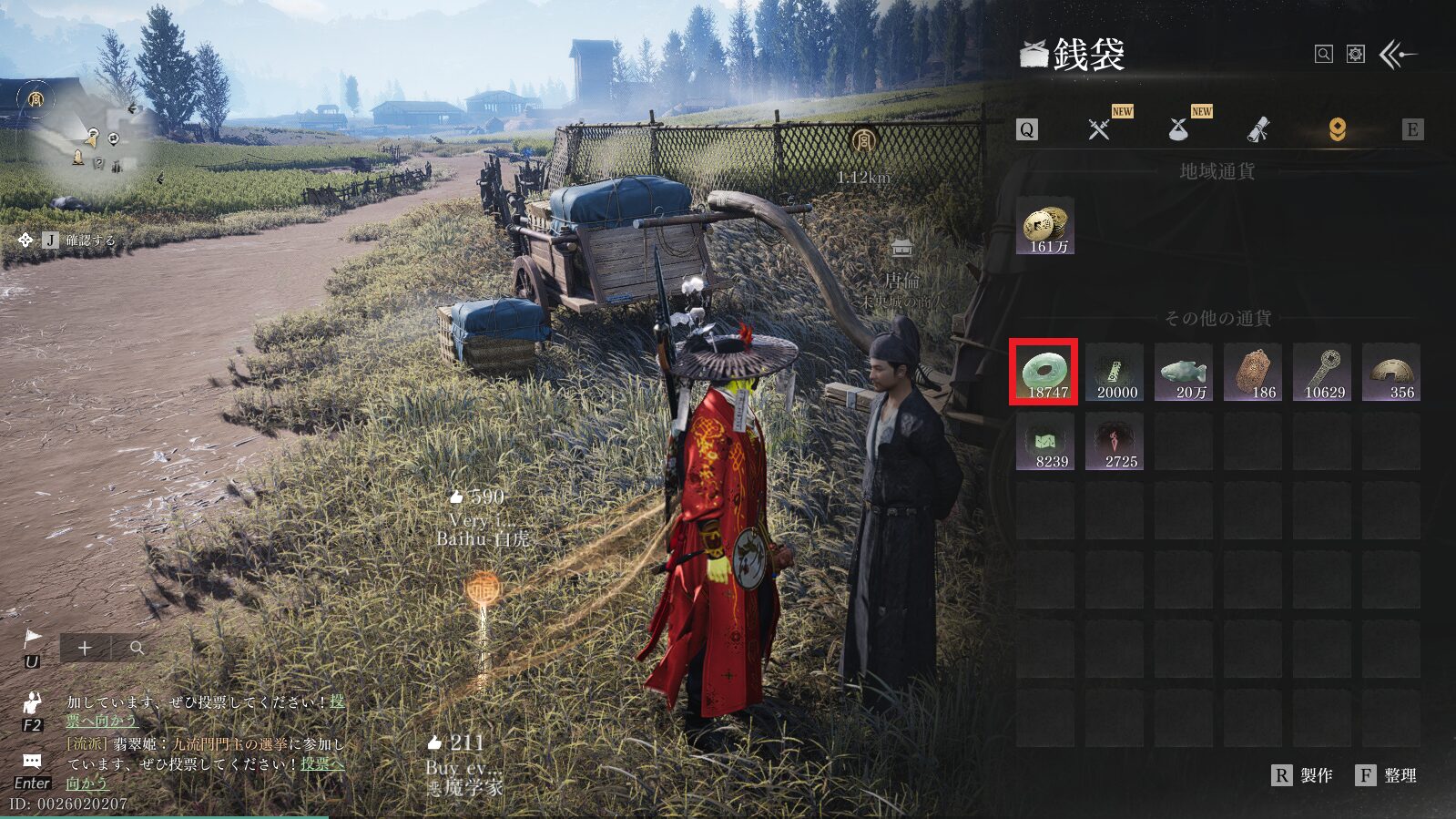
Task: Click the 整理 sort button
Action: point(1387,775)
